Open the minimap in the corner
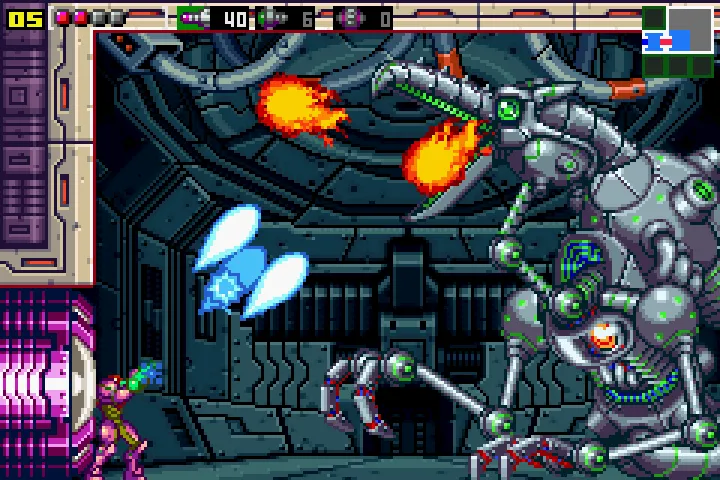720x480 pixels. tap(679, 40)
